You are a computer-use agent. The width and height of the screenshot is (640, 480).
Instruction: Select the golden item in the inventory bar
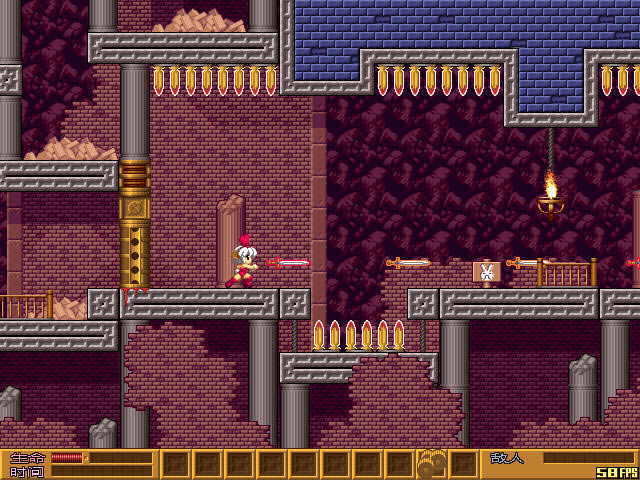coord(431,464)
